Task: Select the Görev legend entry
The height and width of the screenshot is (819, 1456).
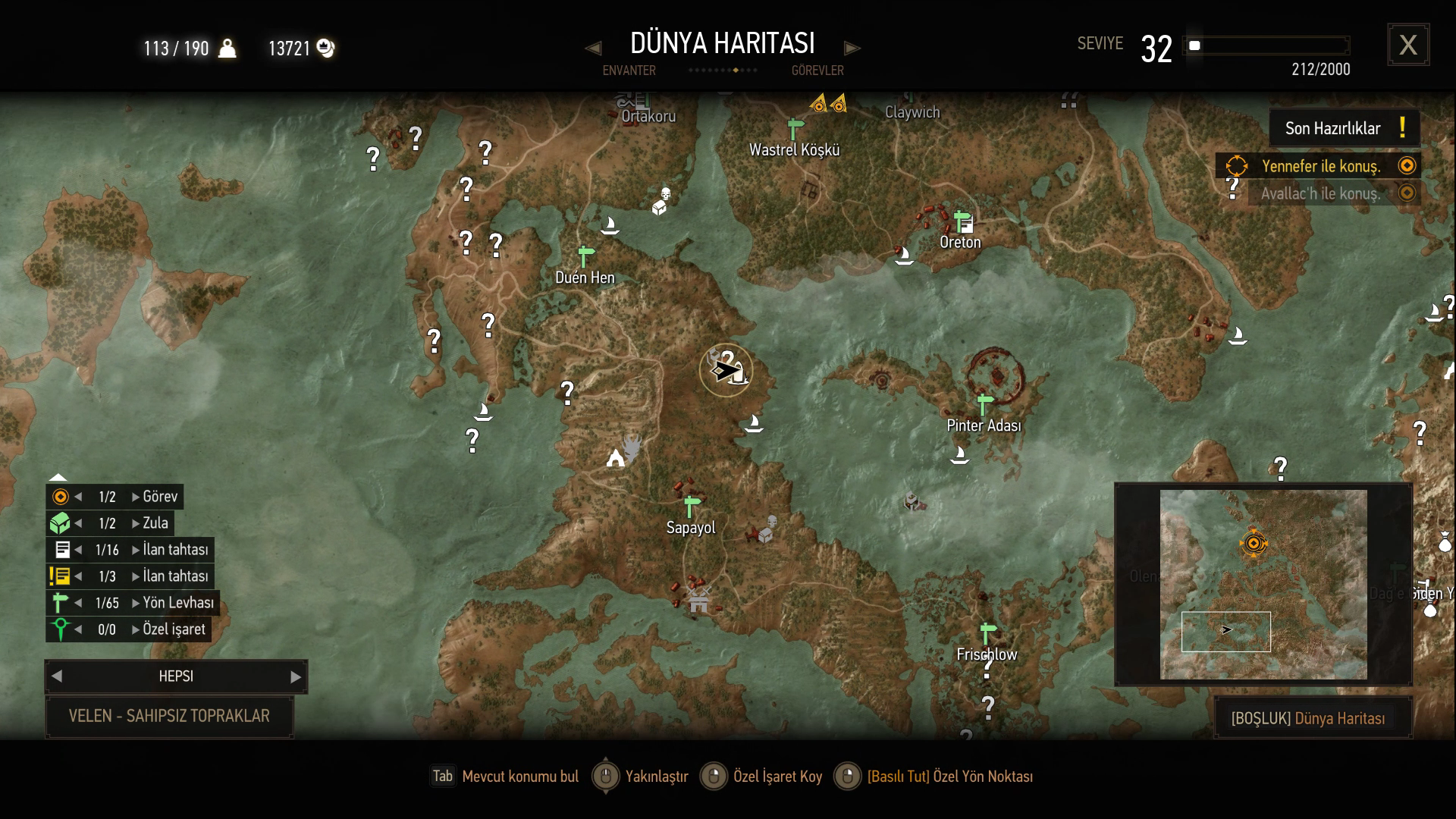Action: [159, 497]
